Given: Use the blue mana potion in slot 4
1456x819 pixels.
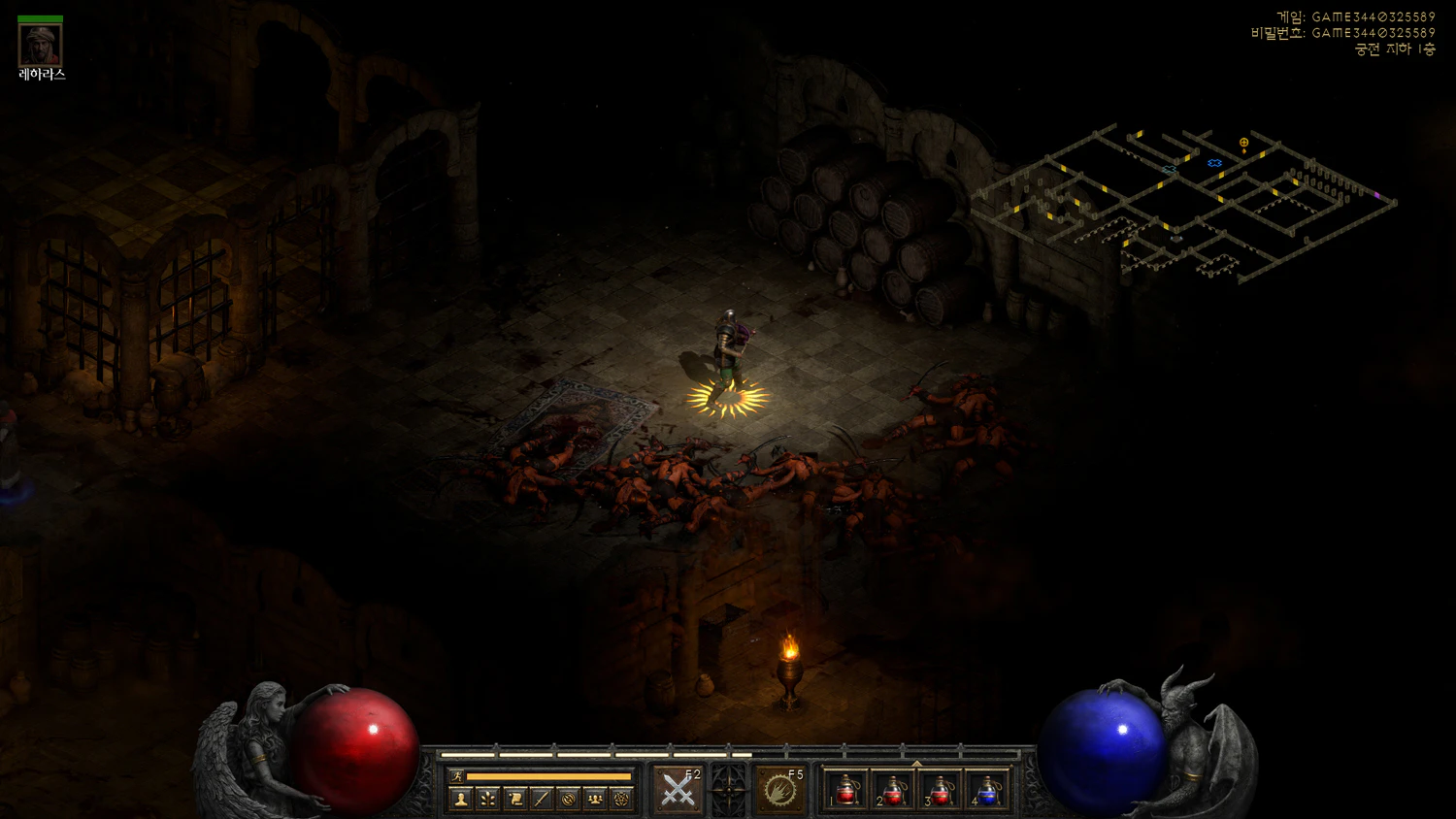Looking at the screenshot, I should tap(987, 791).
